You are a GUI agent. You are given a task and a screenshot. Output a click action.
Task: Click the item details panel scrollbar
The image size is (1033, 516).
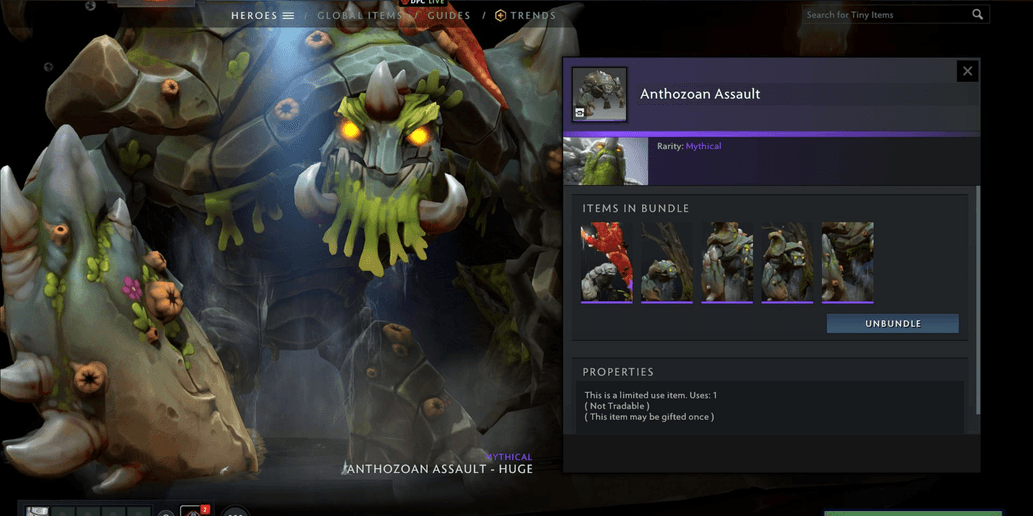(x=978, y=300)
